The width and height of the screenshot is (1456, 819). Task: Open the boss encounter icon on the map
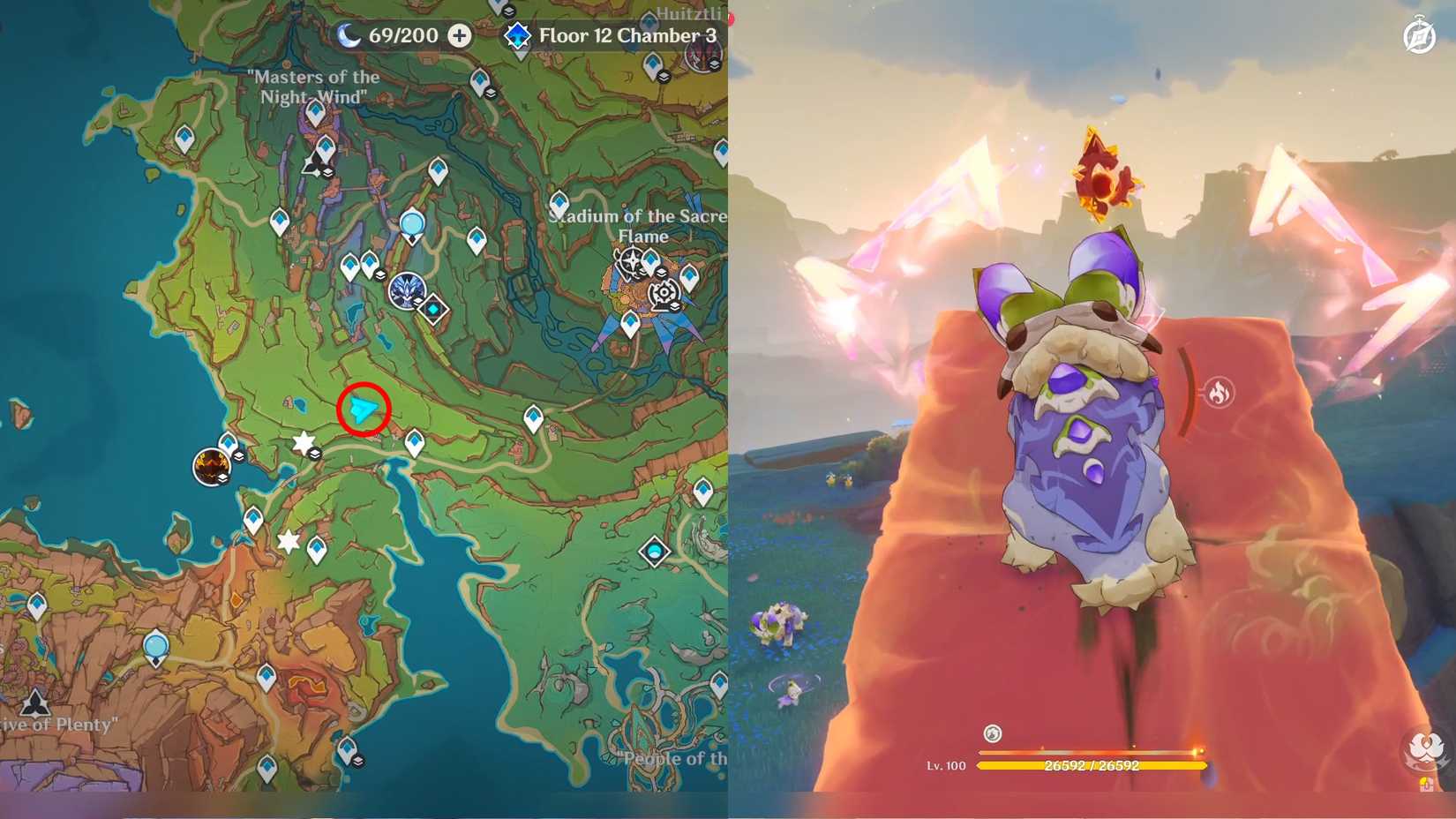(x=409, y=293)
